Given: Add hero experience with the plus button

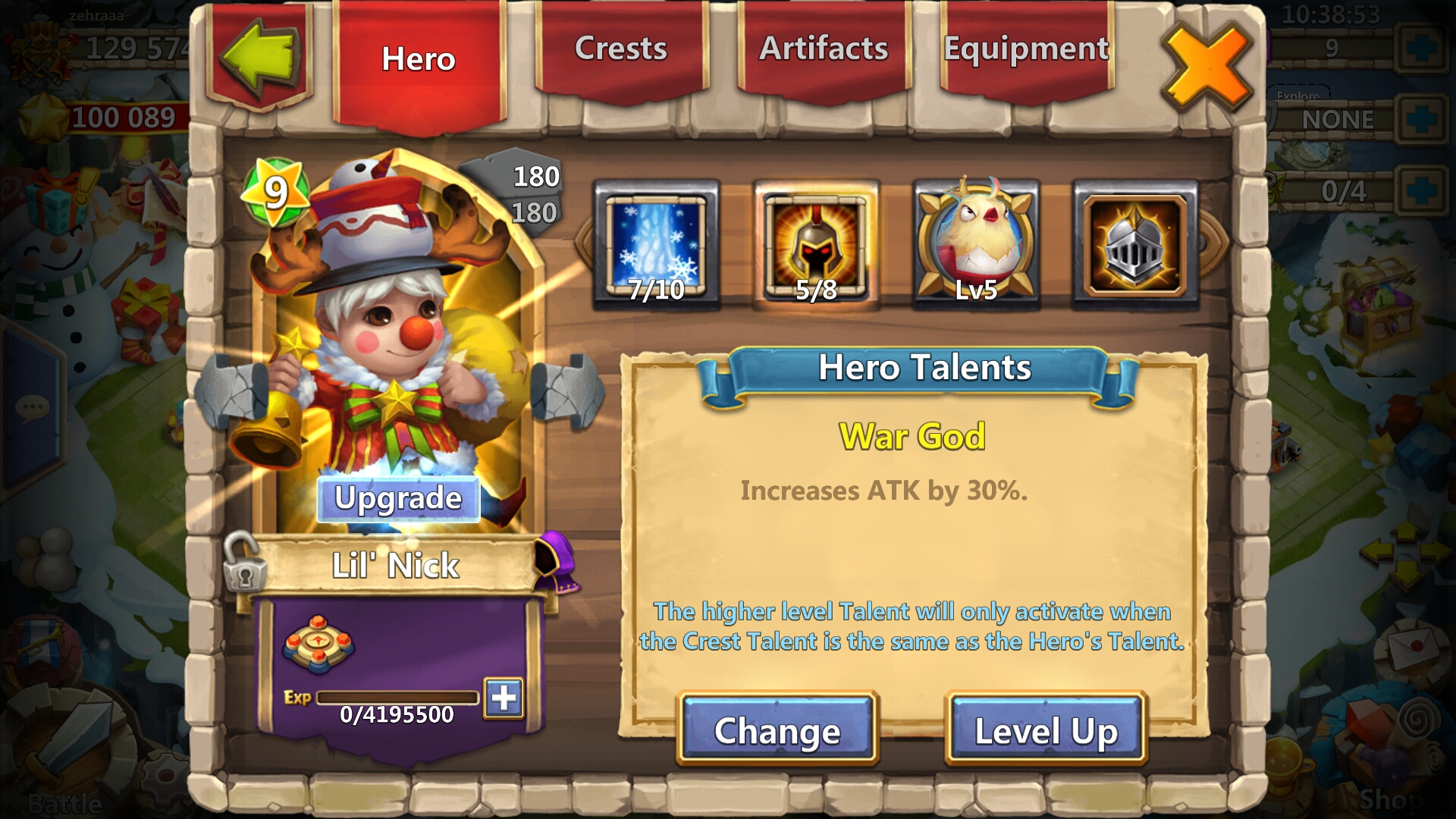Looking at the screenshot, I should click(x=504, y=698).
